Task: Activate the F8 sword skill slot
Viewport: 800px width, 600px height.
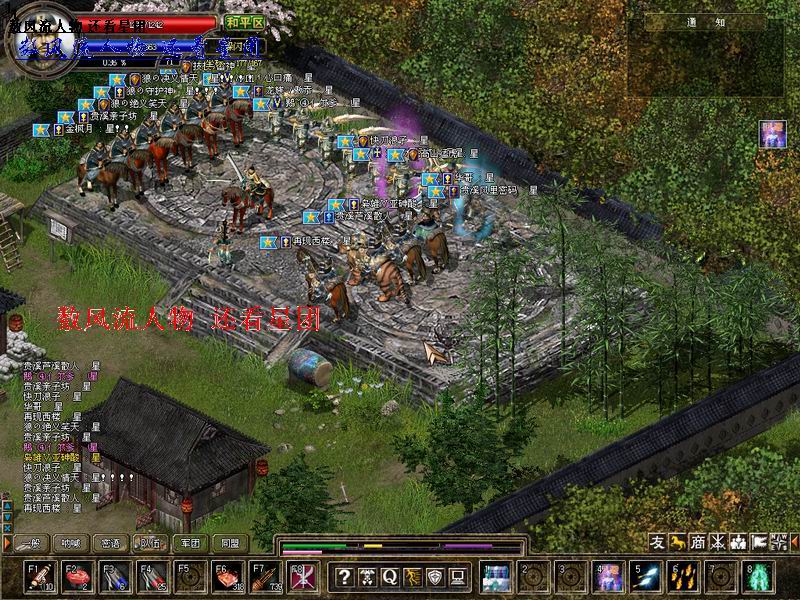Action: tap(300, 577)
